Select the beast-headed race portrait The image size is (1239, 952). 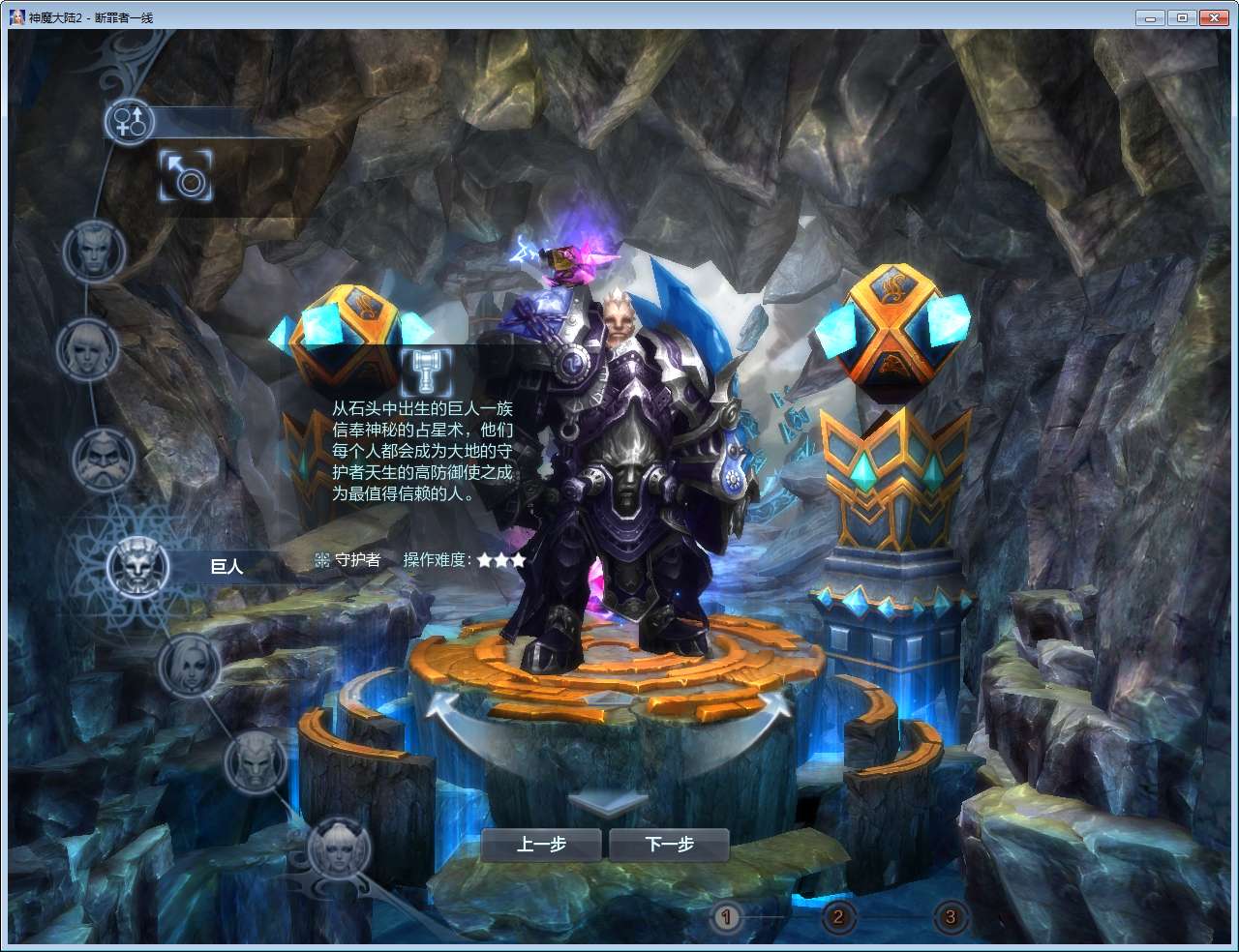pyautogui.click(x=256, y=763)
